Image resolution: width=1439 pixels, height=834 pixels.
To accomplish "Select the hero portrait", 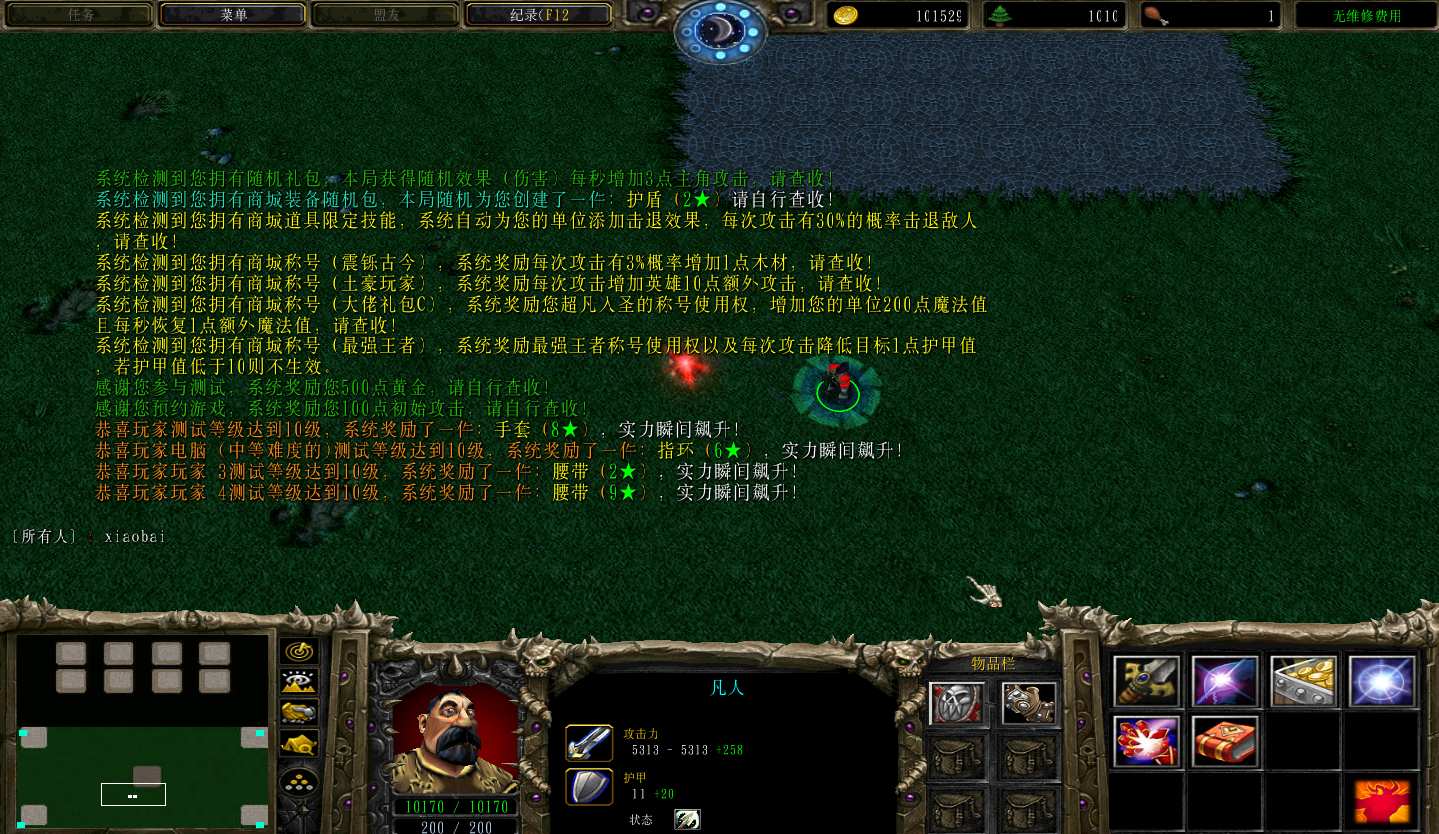I will (x=455, y=737).
